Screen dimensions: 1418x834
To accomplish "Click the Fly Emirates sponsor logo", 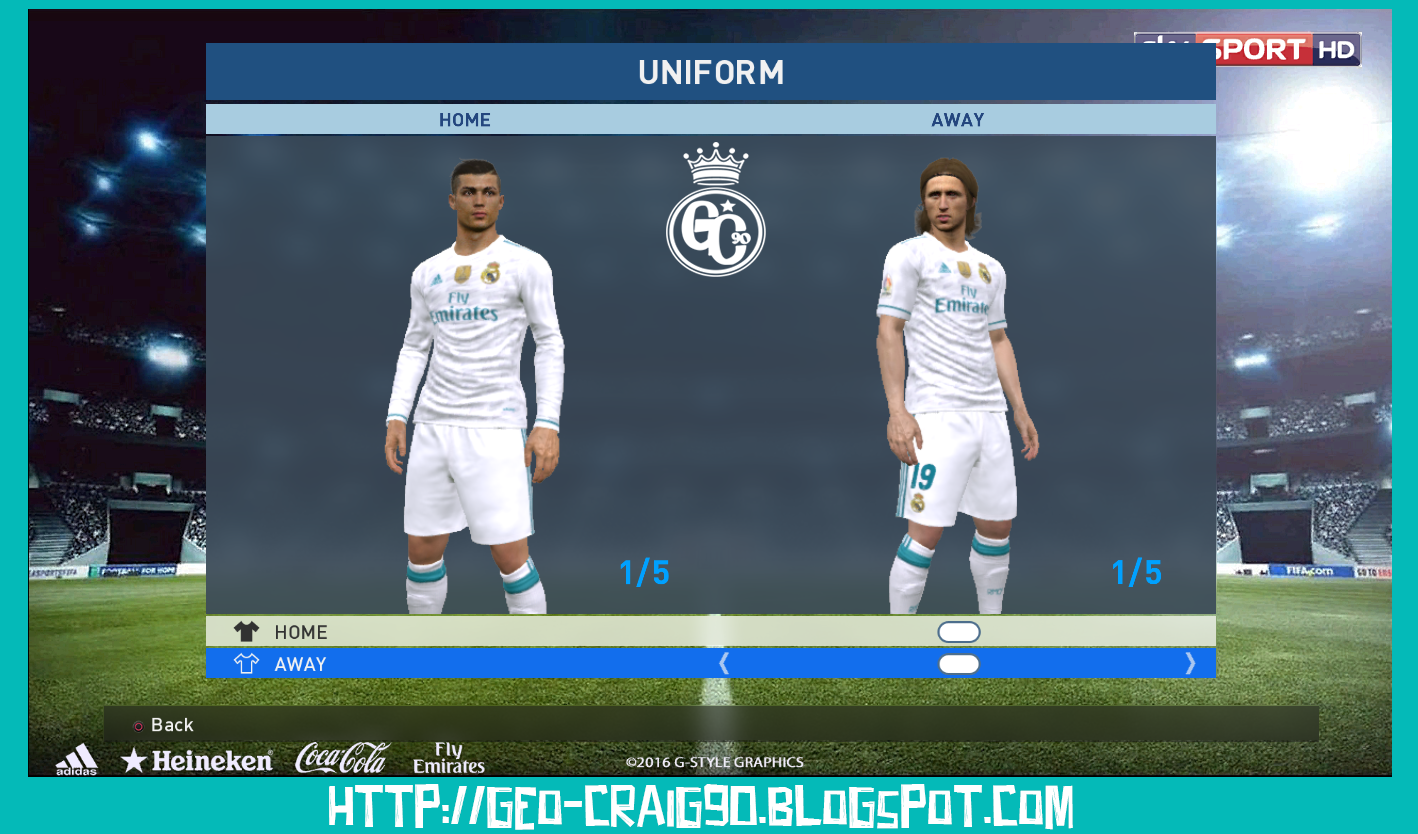I will coord(448,758).
